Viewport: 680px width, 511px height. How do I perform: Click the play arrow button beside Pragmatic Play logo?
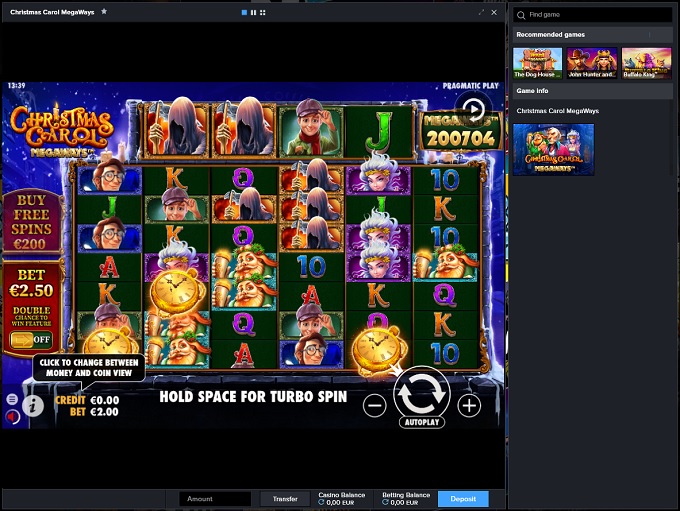473,109
